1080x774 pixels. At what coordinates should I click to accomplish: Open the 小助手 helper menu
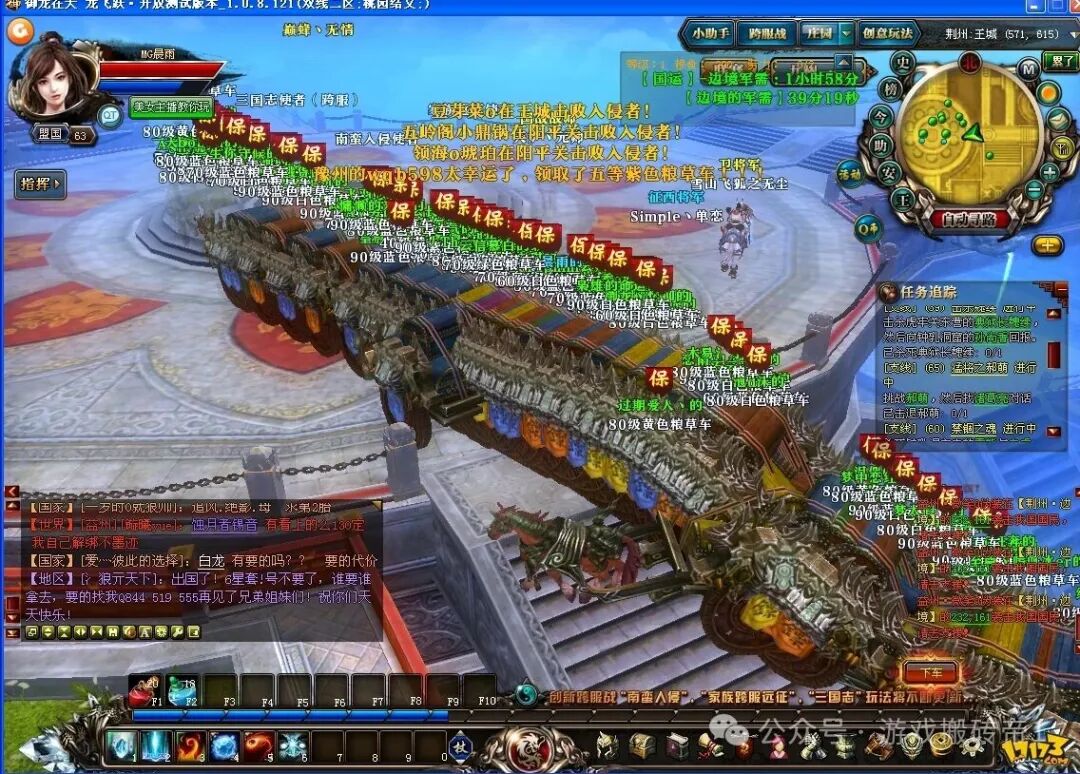[x=709, y=33]
